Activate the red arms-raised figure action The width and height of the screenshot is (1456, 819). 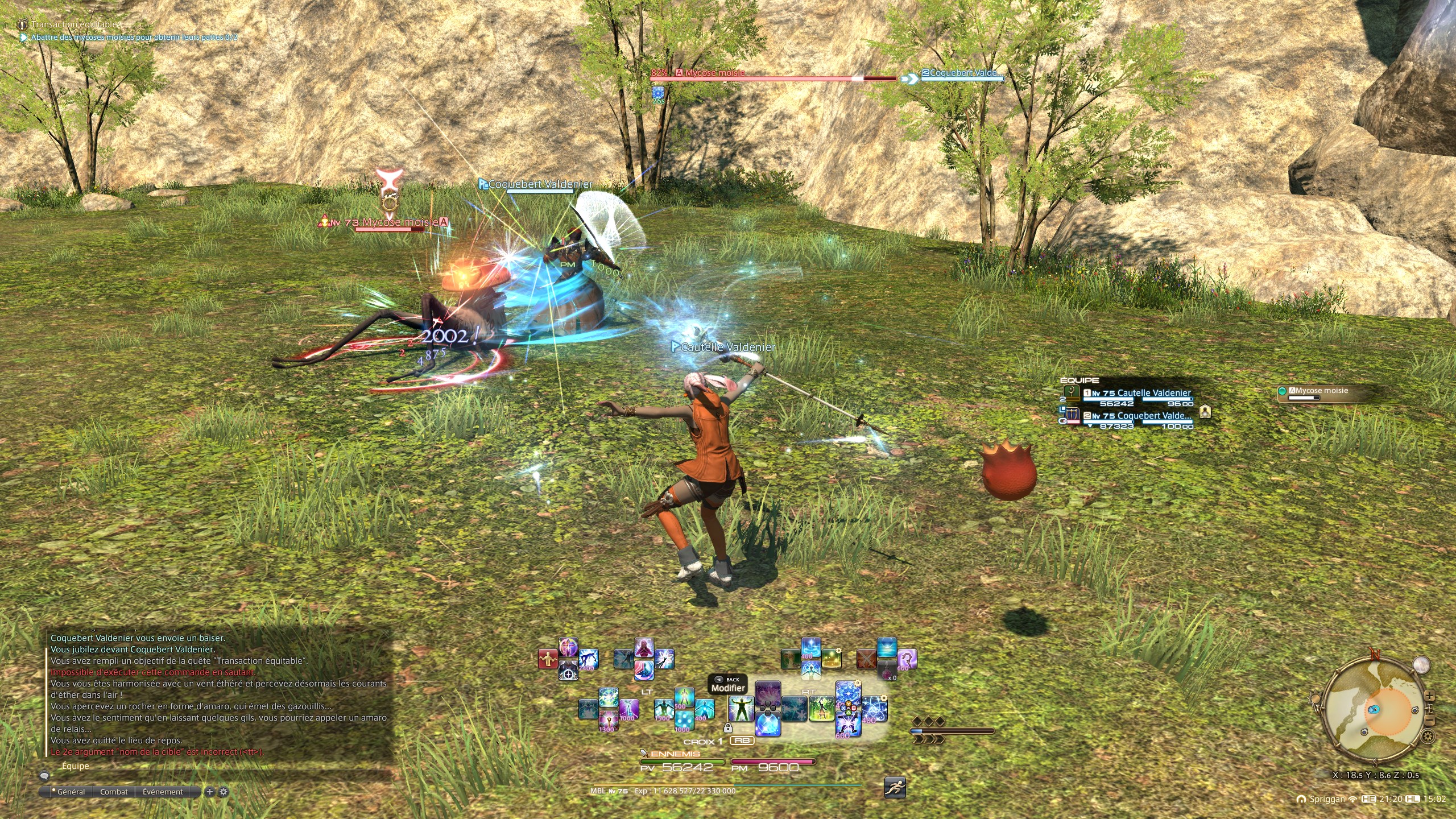click(548, 659)
